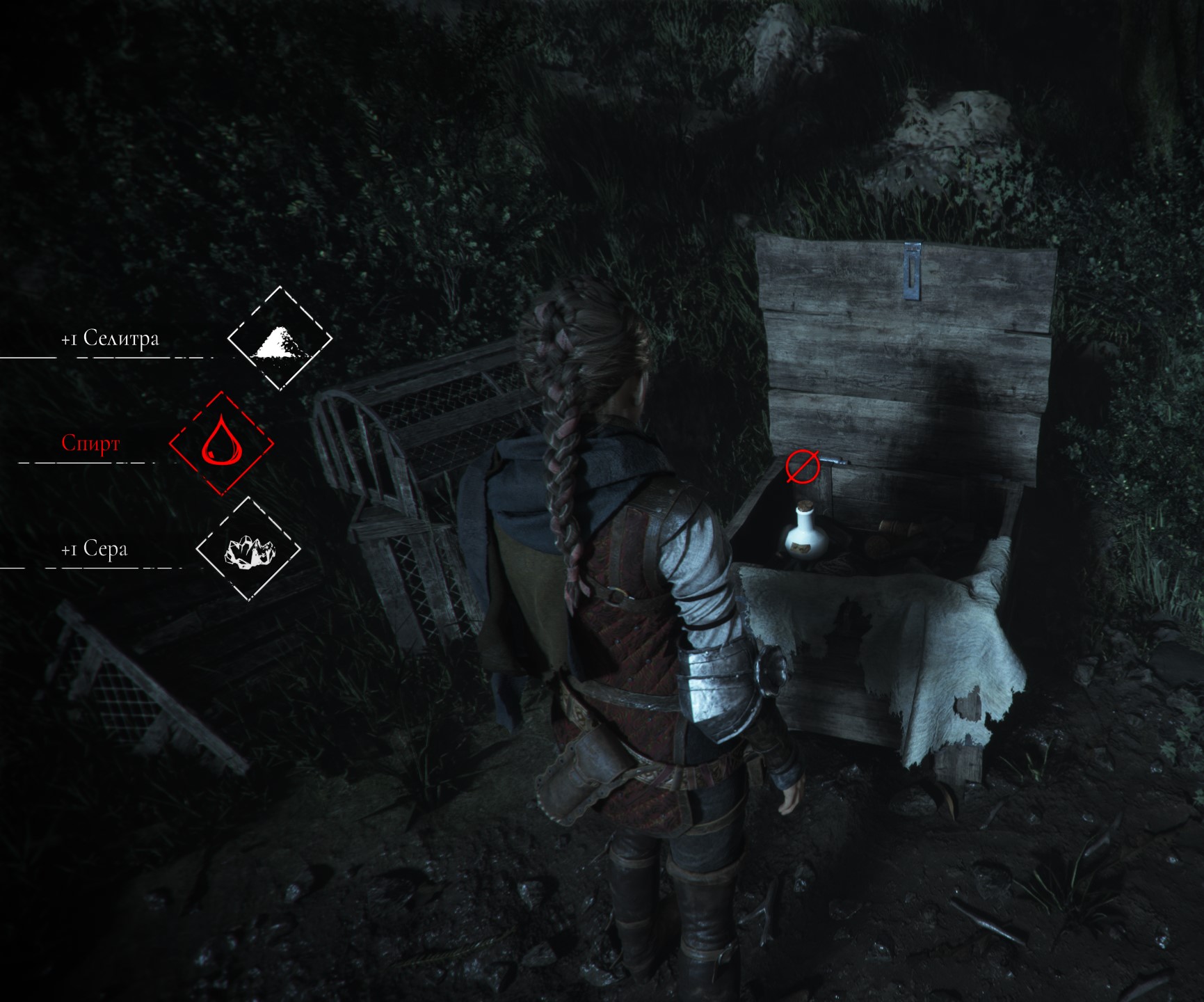Click the Сера crystal icon
The height and width of the screenshot is (1002, 1204).
[x=248, y=549]
